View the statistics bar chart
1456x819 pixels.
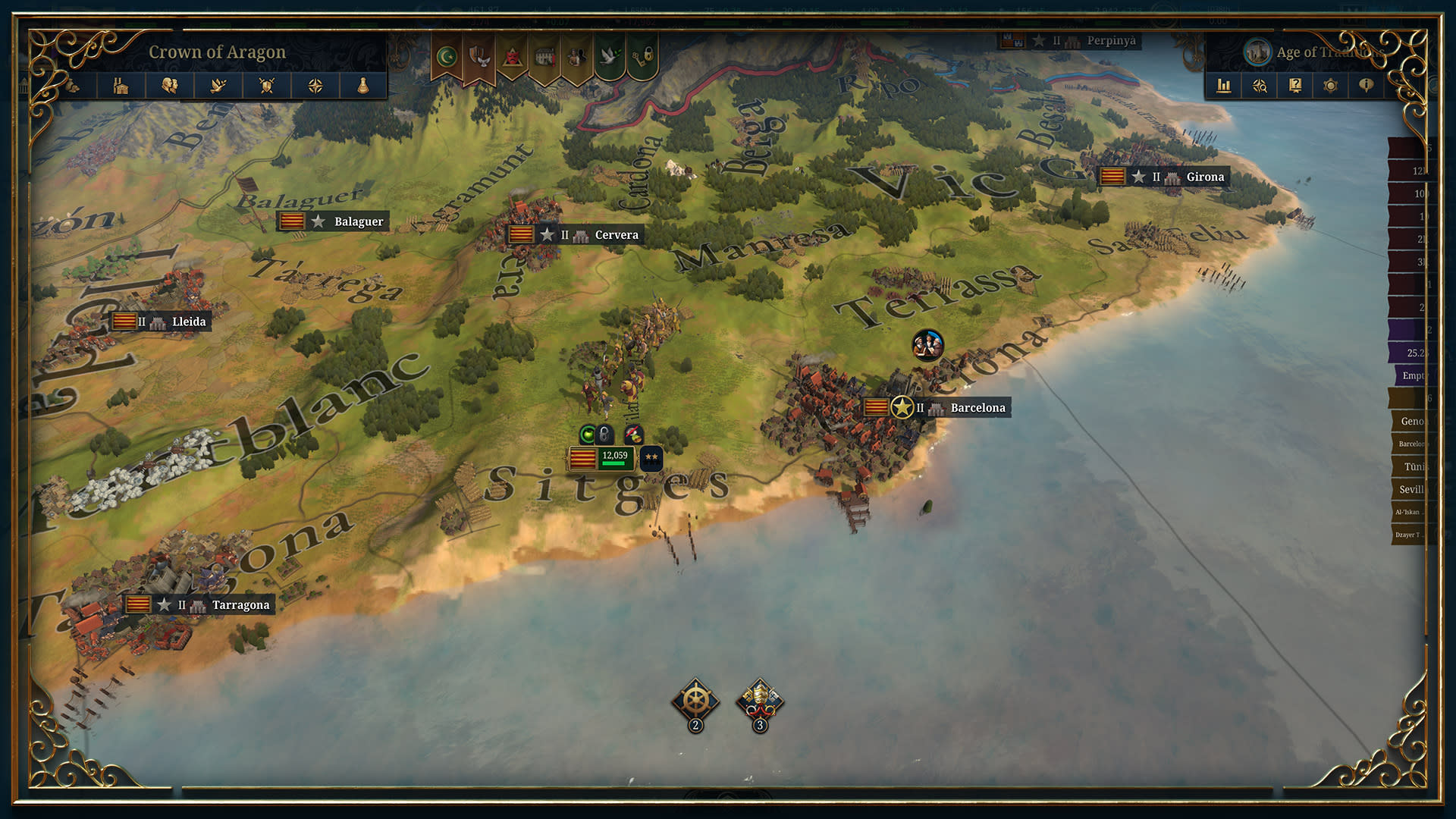pyautogui.click(x=1223, y=86)
